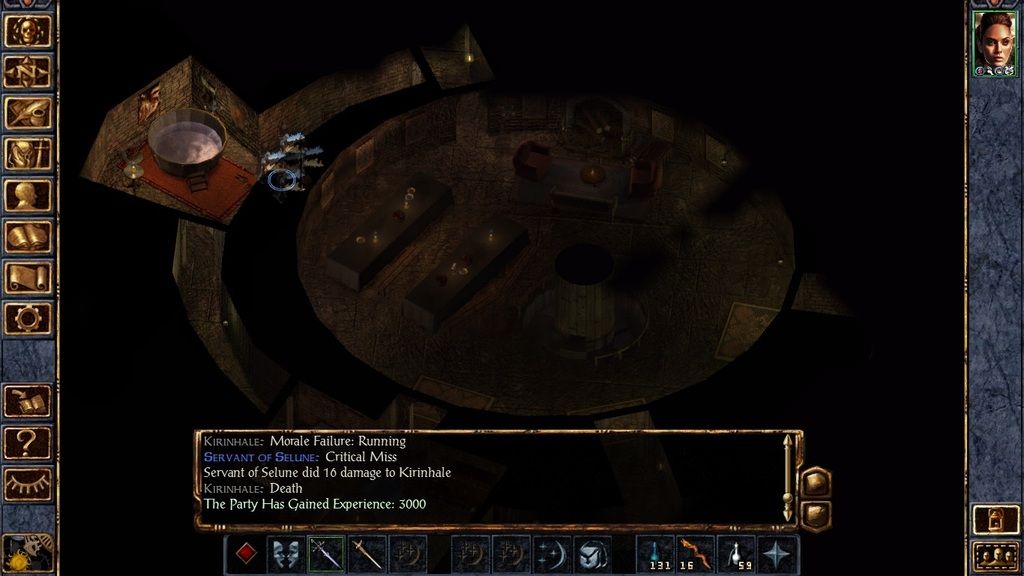
Task: Return to game via the skull button
Action: point(28,30)
